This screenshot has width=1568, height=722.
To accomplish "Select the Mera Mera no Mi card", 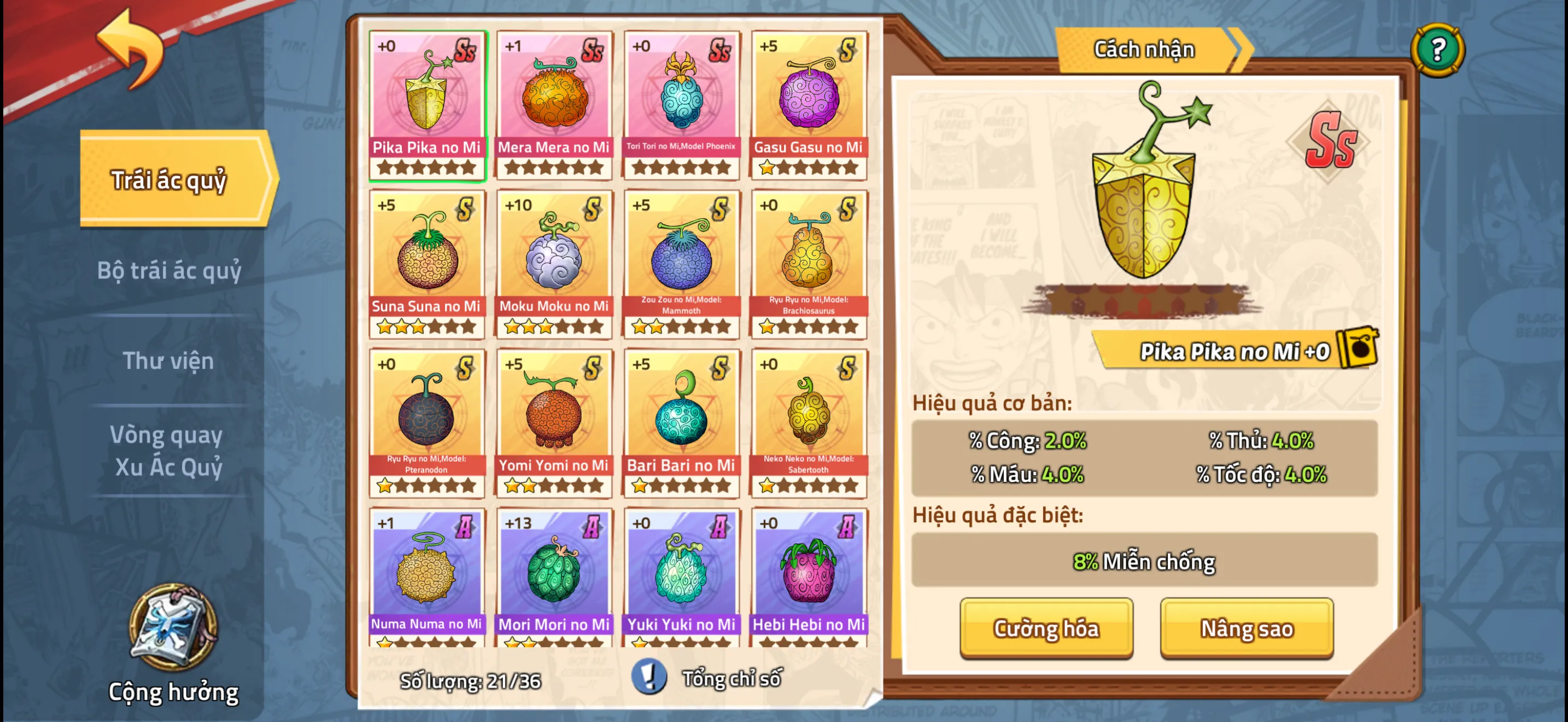I will pyautogui.click(x=554, y=104).
